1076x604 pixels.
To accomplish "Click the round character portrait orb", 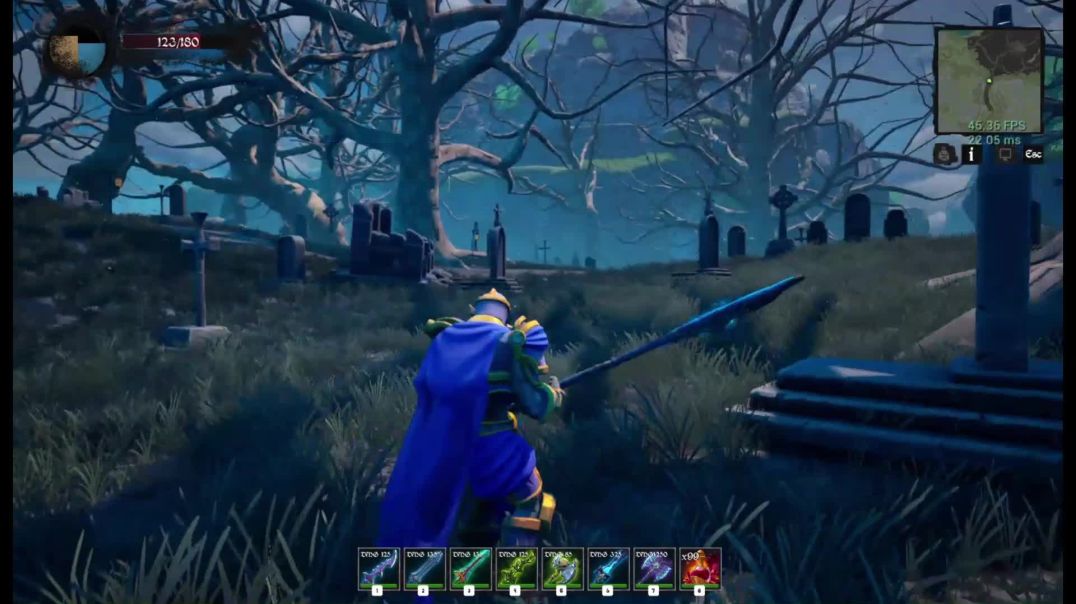I will [78, 49].
